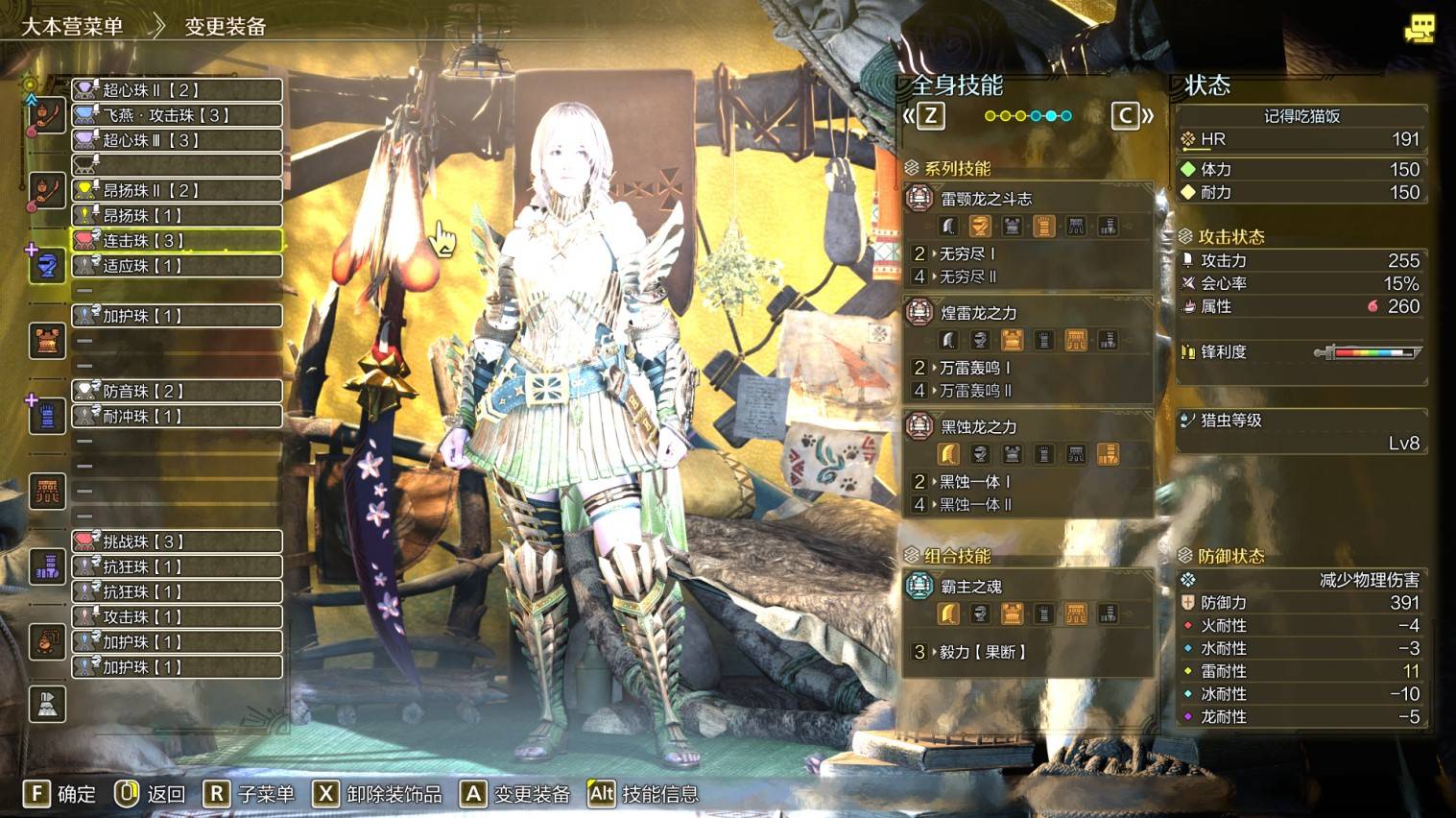Select the 超心珠Ⅱ【2】 decoration row
1456x818 pixels.
(x=178, y=90)
